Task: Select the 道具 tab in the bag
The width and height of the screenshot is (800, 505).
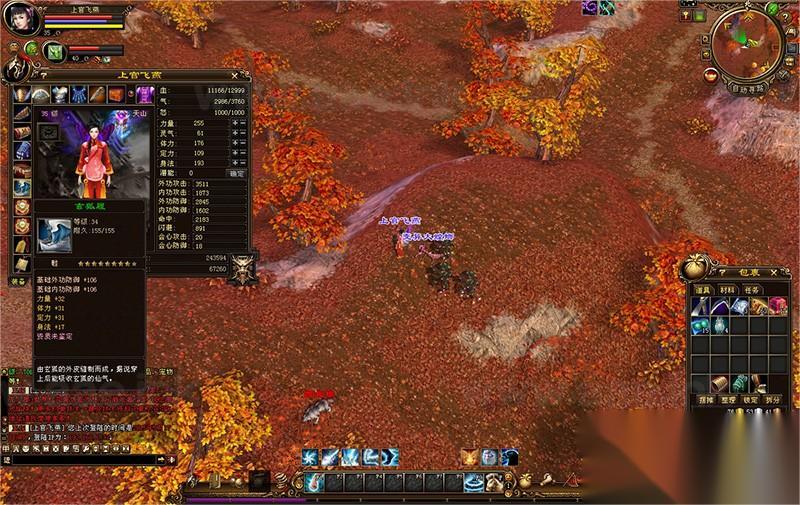Action: point(704,290)
